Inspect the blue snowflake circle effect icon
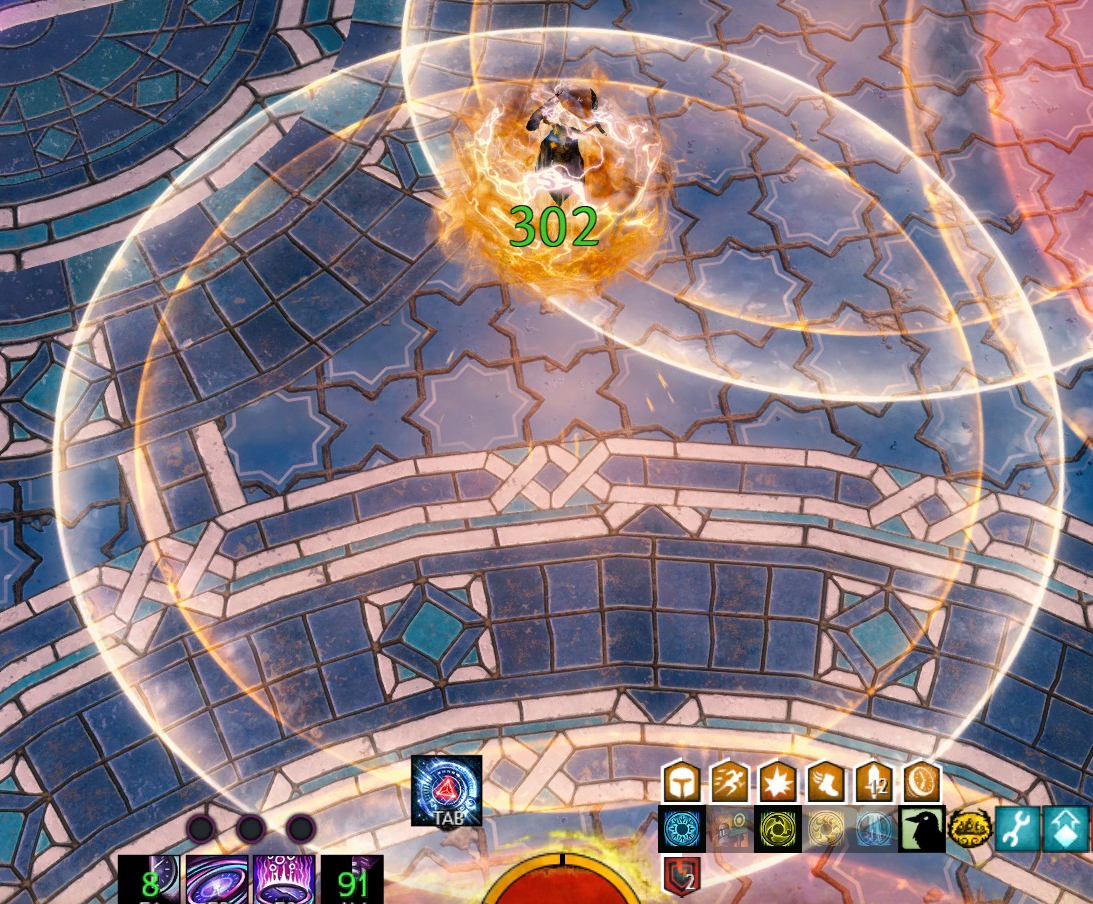The image size is (1093, 904). 680,830
